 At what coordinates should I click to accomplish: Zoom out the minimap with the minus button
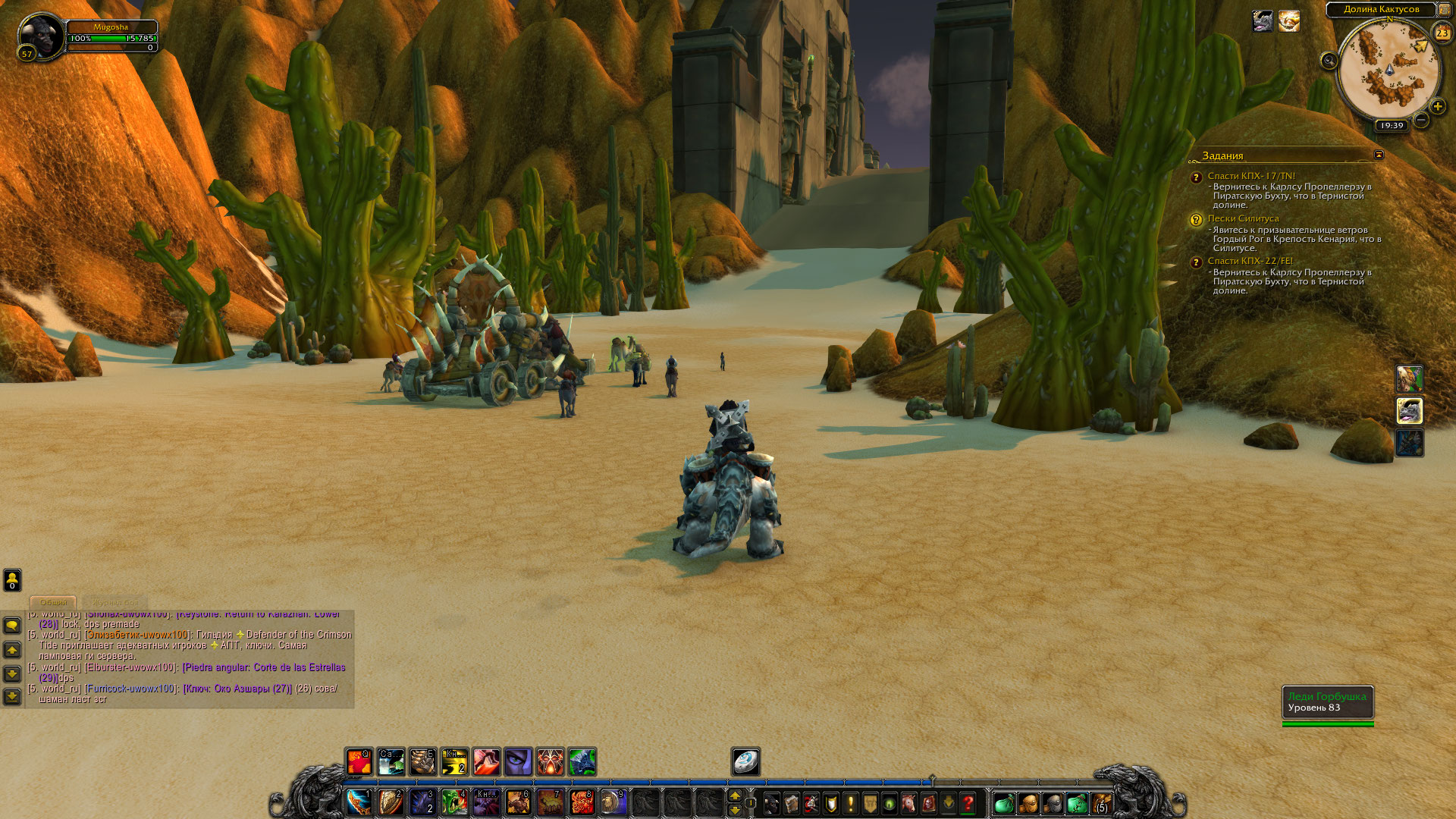pos(1421,120)
